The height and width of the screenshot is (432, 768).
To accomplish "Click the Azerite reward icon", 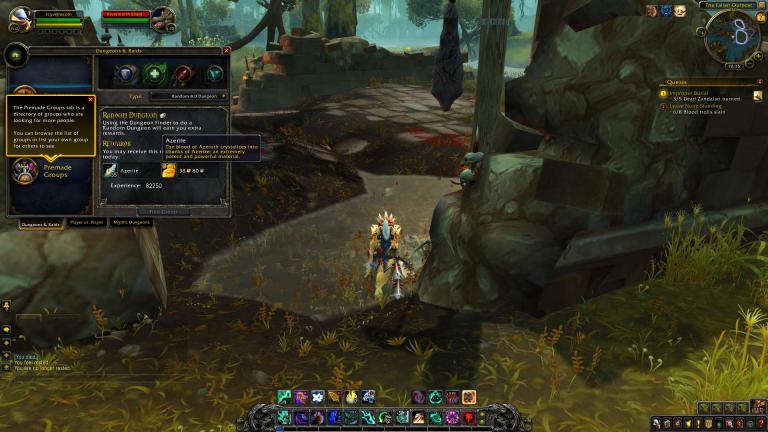I will [x=168, y=171].
